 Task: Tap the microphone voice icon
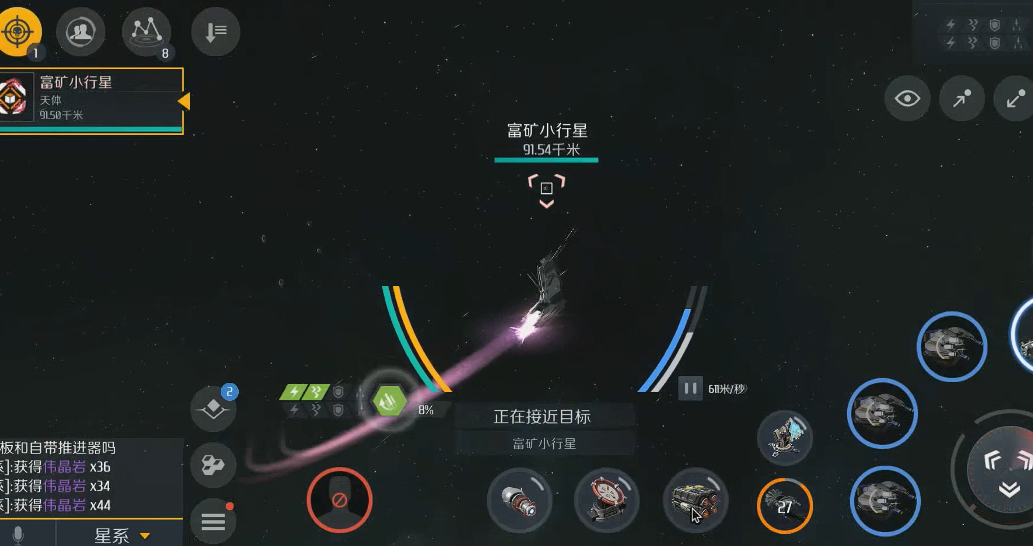tap(19, 535)
